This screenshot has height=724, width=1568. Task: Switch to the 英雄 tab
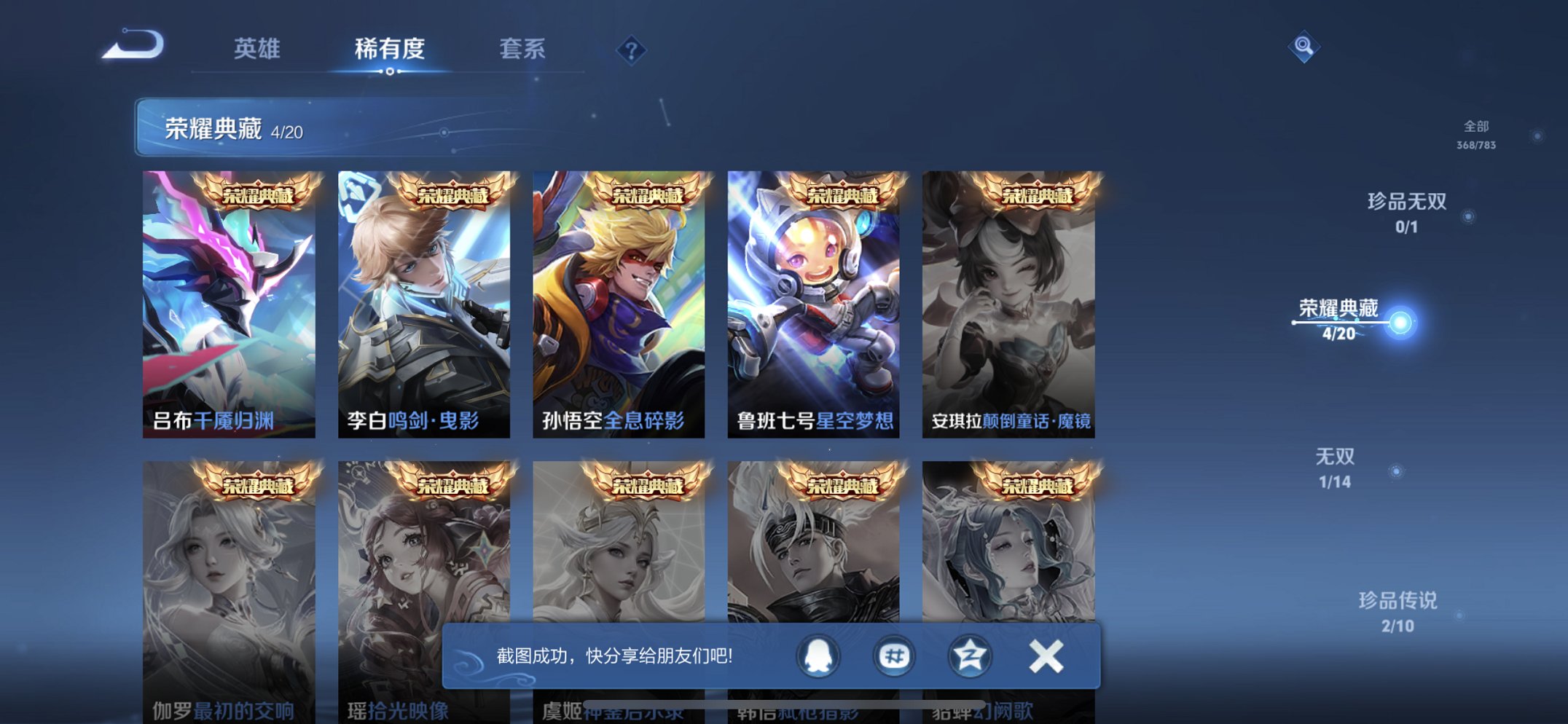pos(256,49)
